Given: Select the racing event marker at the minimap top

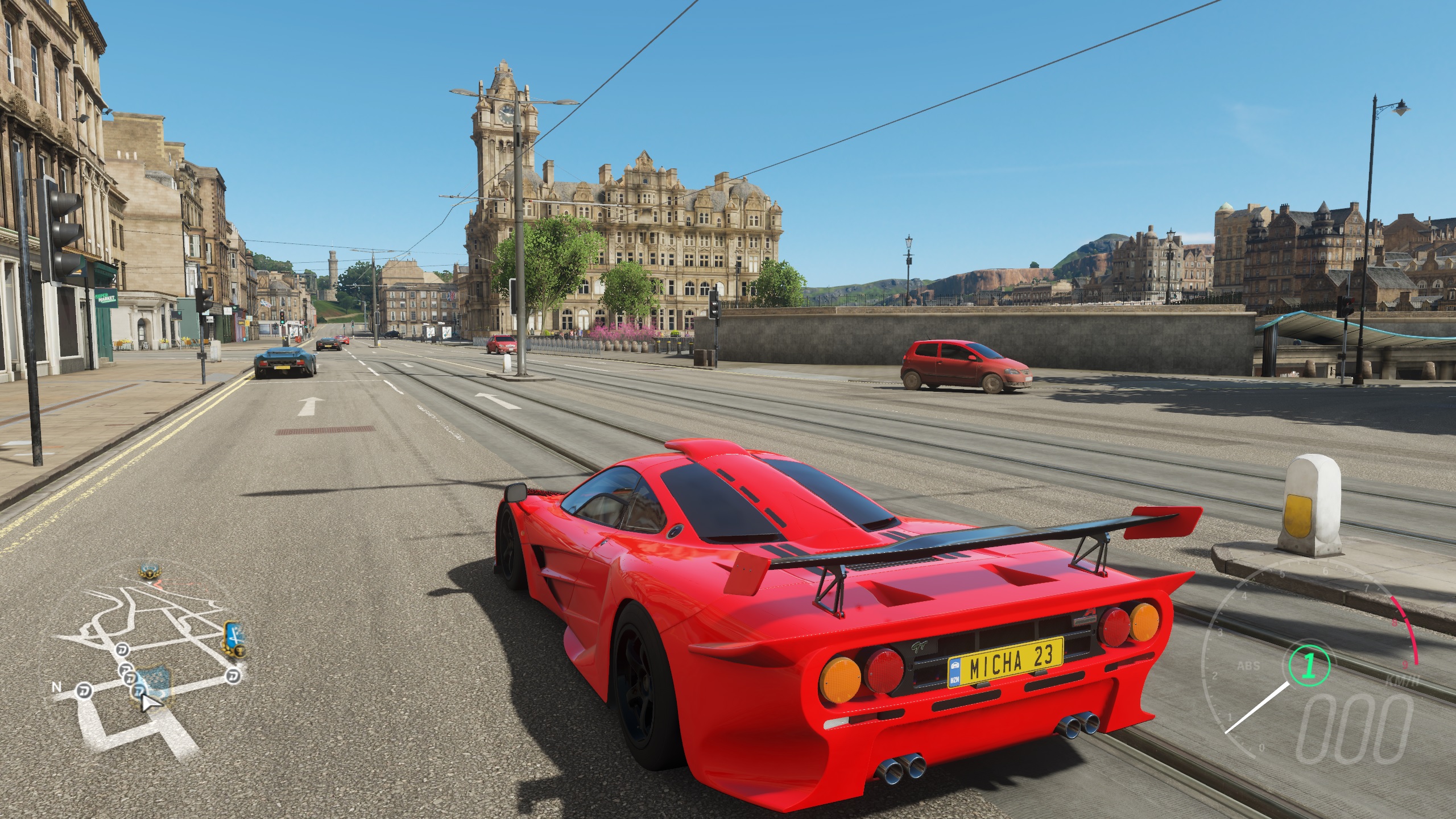Looking at the screenshot, I should tap(123, 650).
